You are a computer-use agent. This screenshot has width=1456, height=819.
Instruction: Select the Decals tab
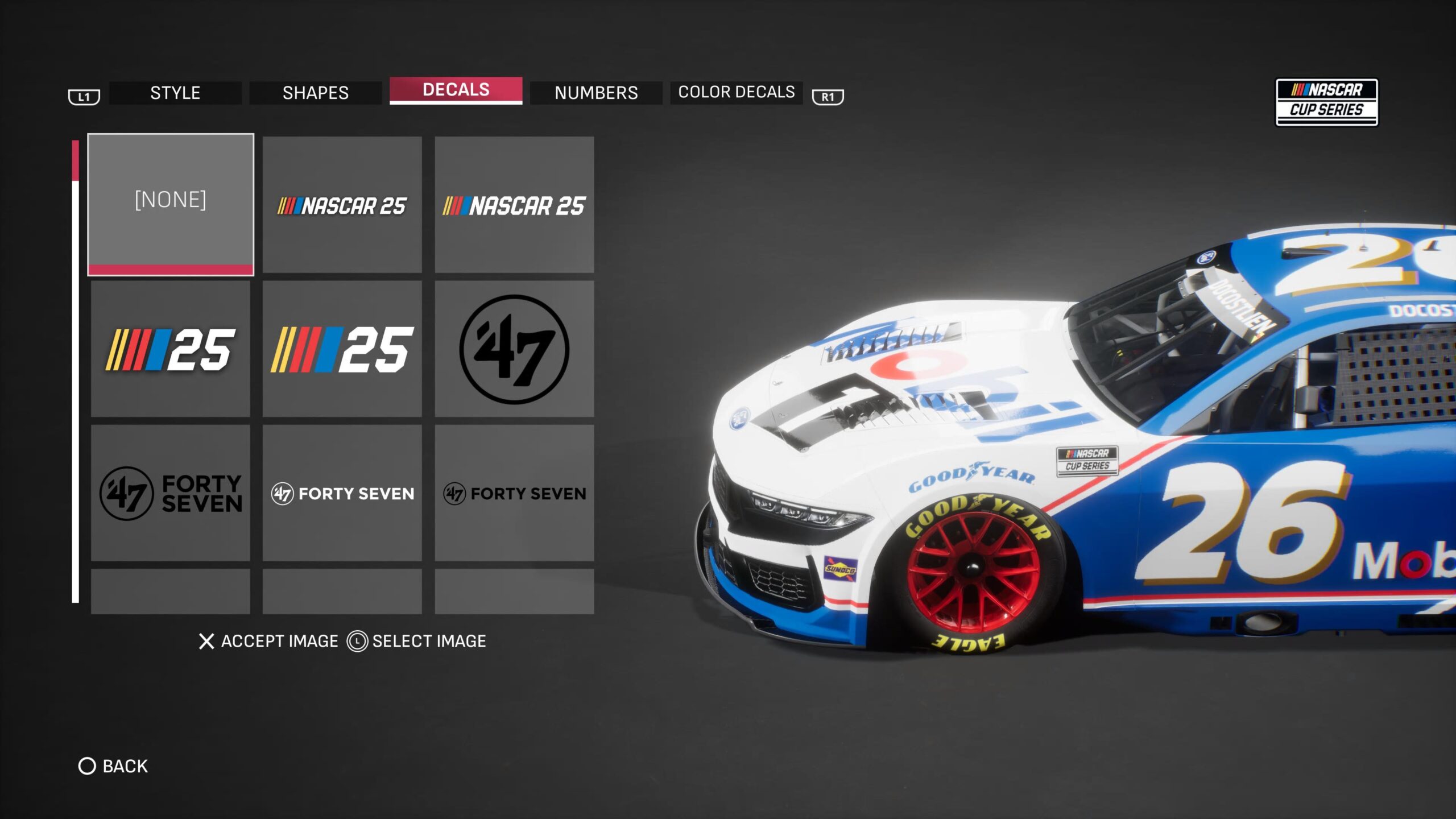pyautogui.click(x=456, y=90)
